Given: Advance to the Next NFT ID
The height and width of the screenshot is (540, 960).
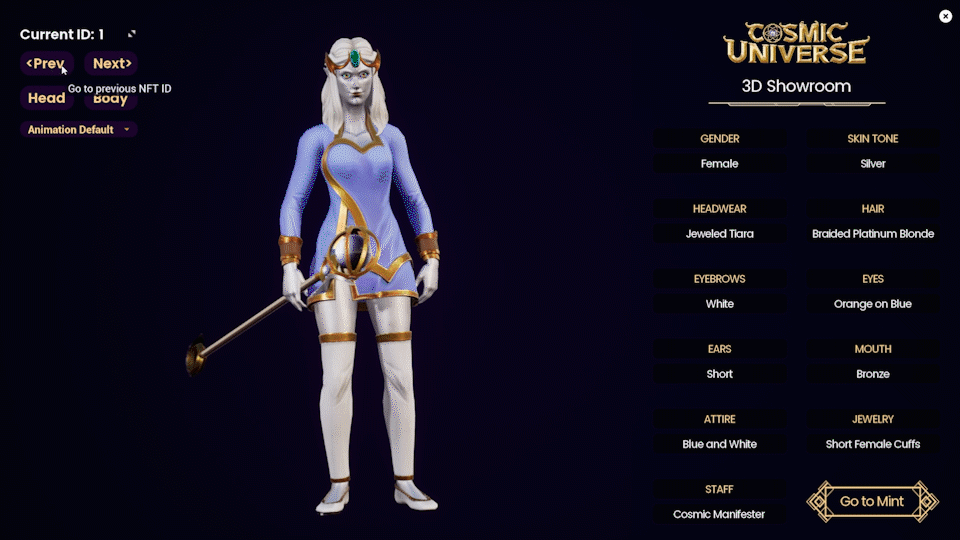Looking at the screenshot, I should (x=111, y=64).
